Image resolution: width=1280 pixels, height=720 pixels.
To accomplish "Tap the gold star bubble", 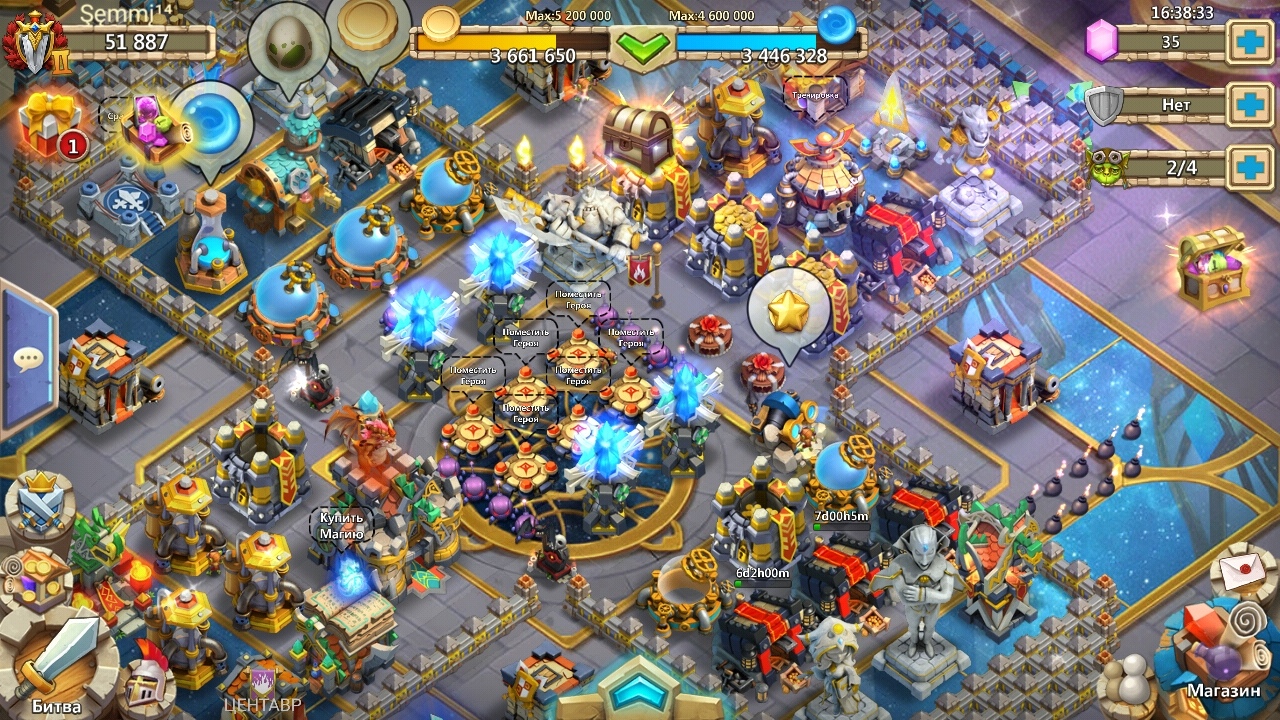I will (x=789, y=310).
